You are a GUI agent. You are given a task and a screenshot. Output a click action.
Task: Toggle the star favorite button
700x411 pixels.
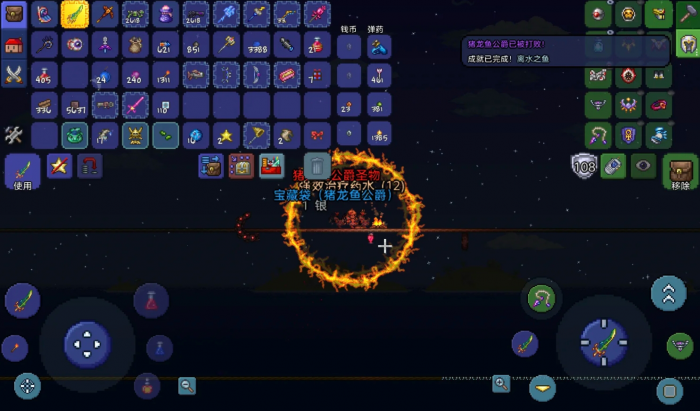tap(59, 166)
